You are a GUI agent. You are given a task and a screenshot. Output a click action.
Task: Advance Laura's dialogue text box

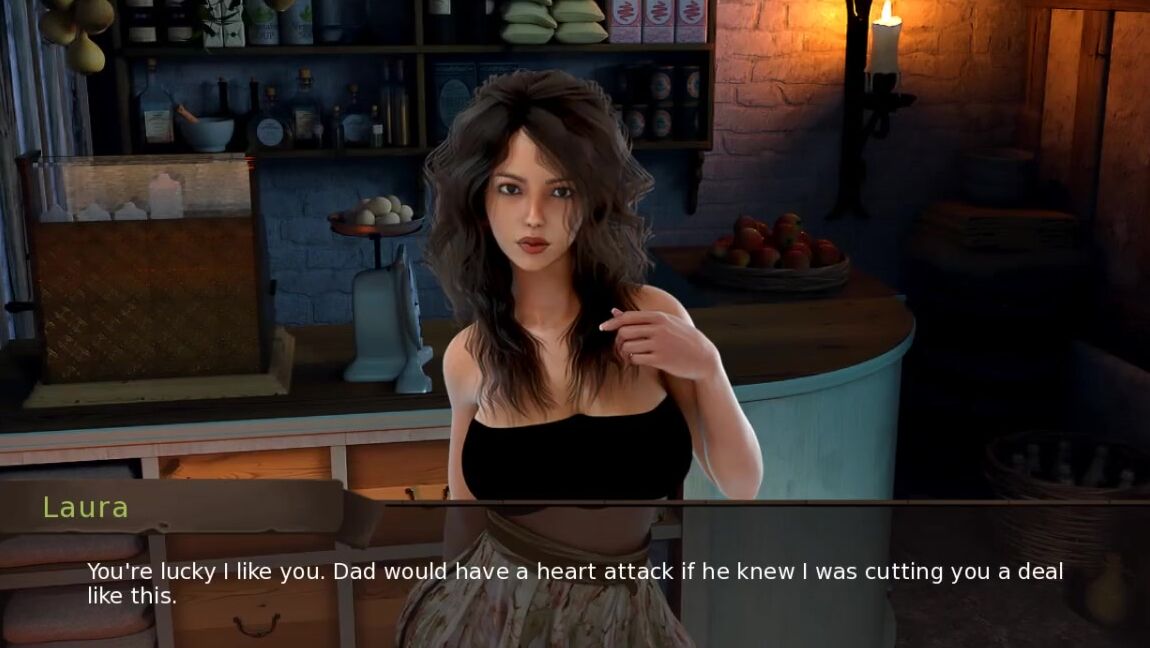click(x=574, y=584)
